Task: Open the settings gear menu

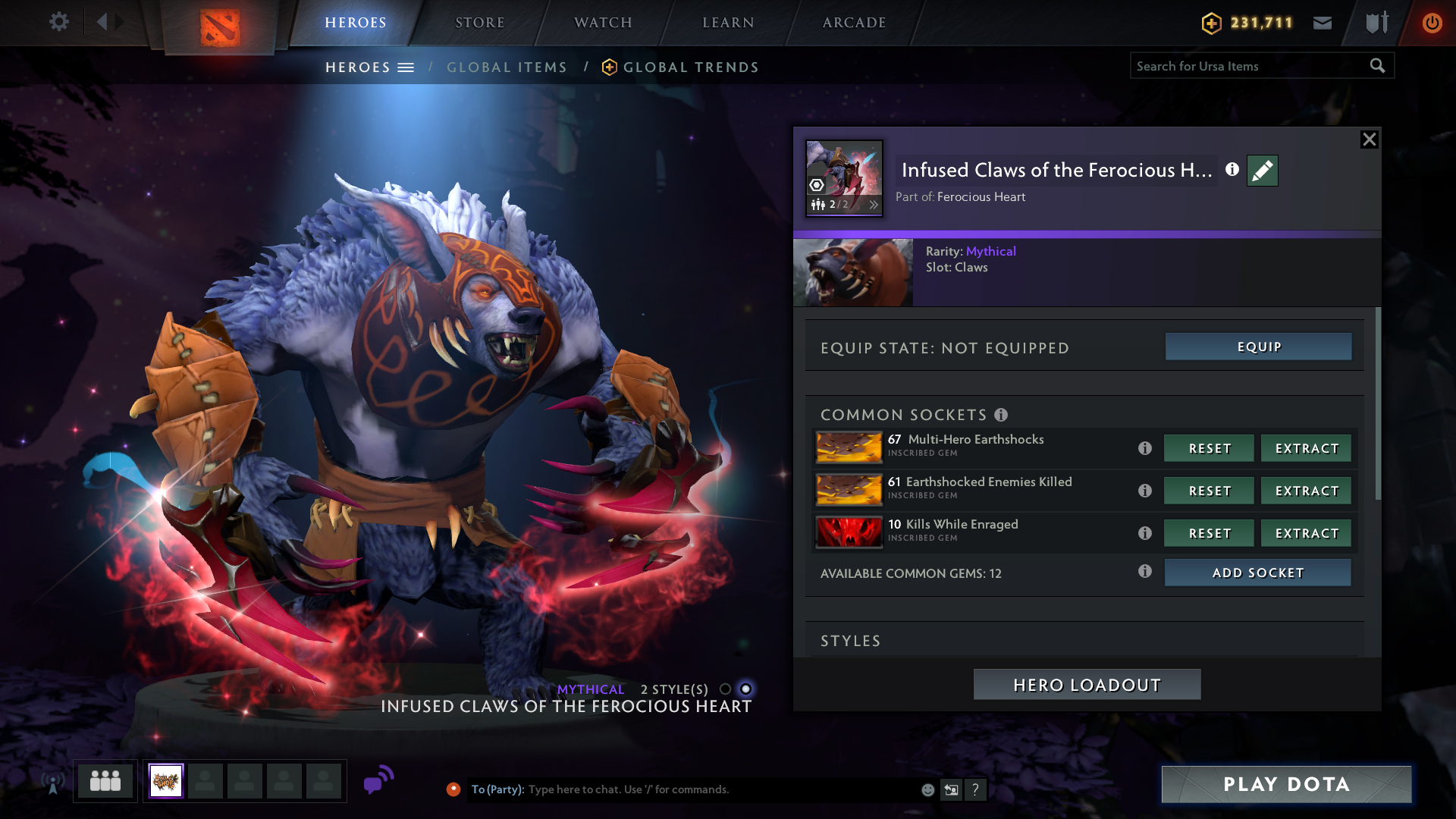Action: tap(58, 22)
